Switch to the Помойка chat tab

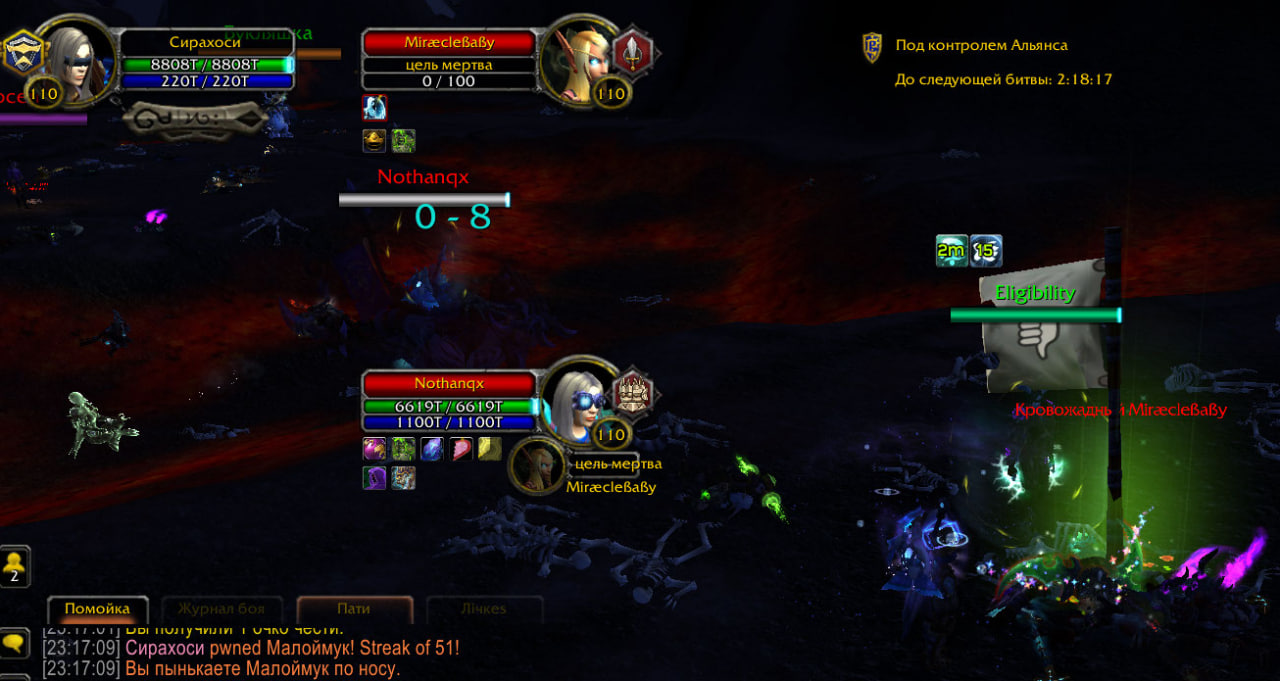97,608
